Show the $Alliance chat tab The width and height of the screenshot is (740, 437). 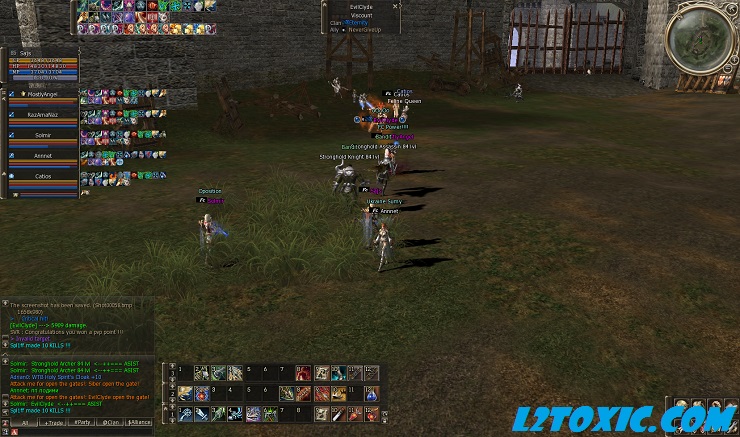point(140,423)
